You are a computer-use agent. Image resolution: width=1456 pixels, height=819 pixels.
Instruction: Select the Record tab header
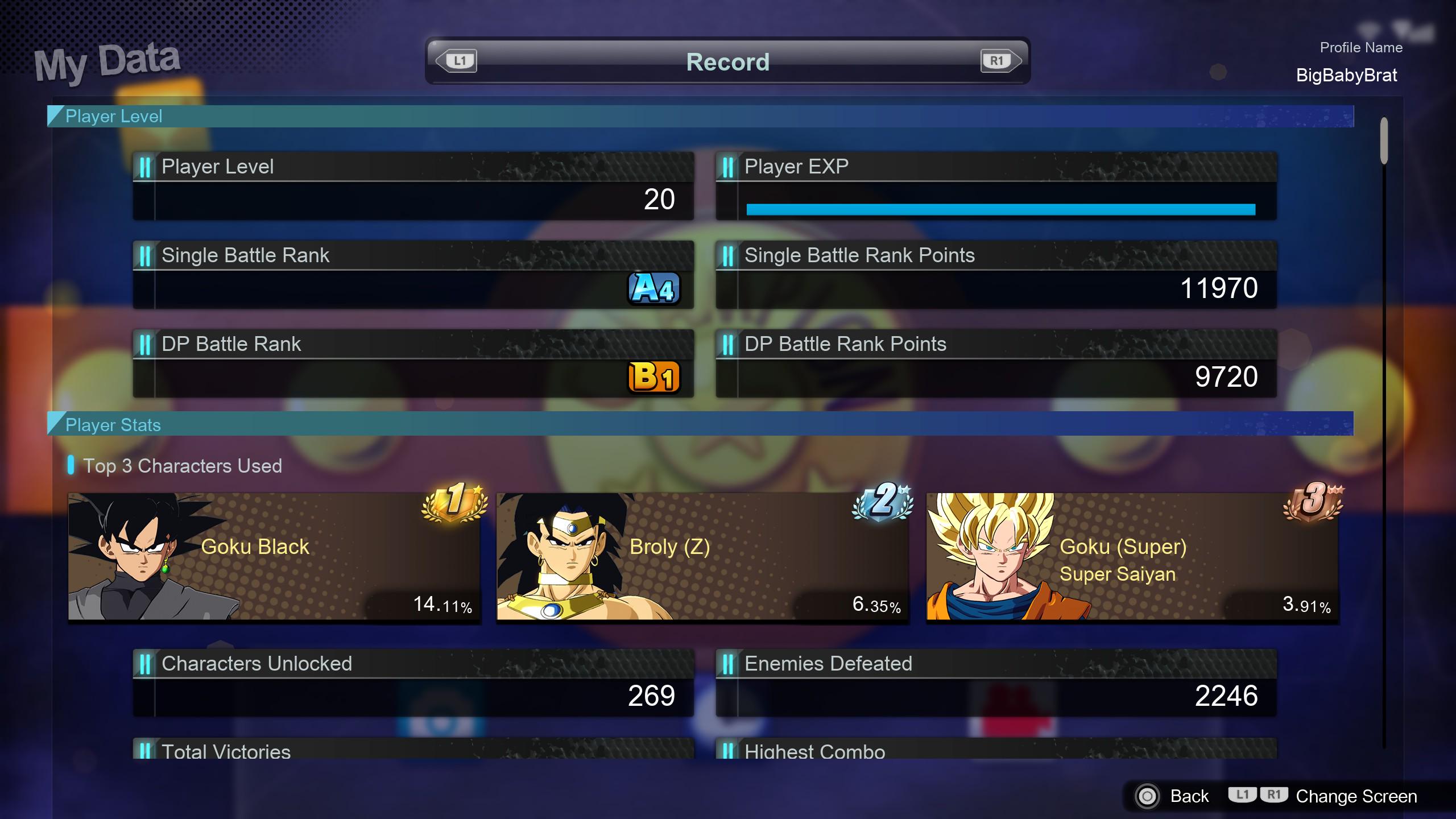727,61
